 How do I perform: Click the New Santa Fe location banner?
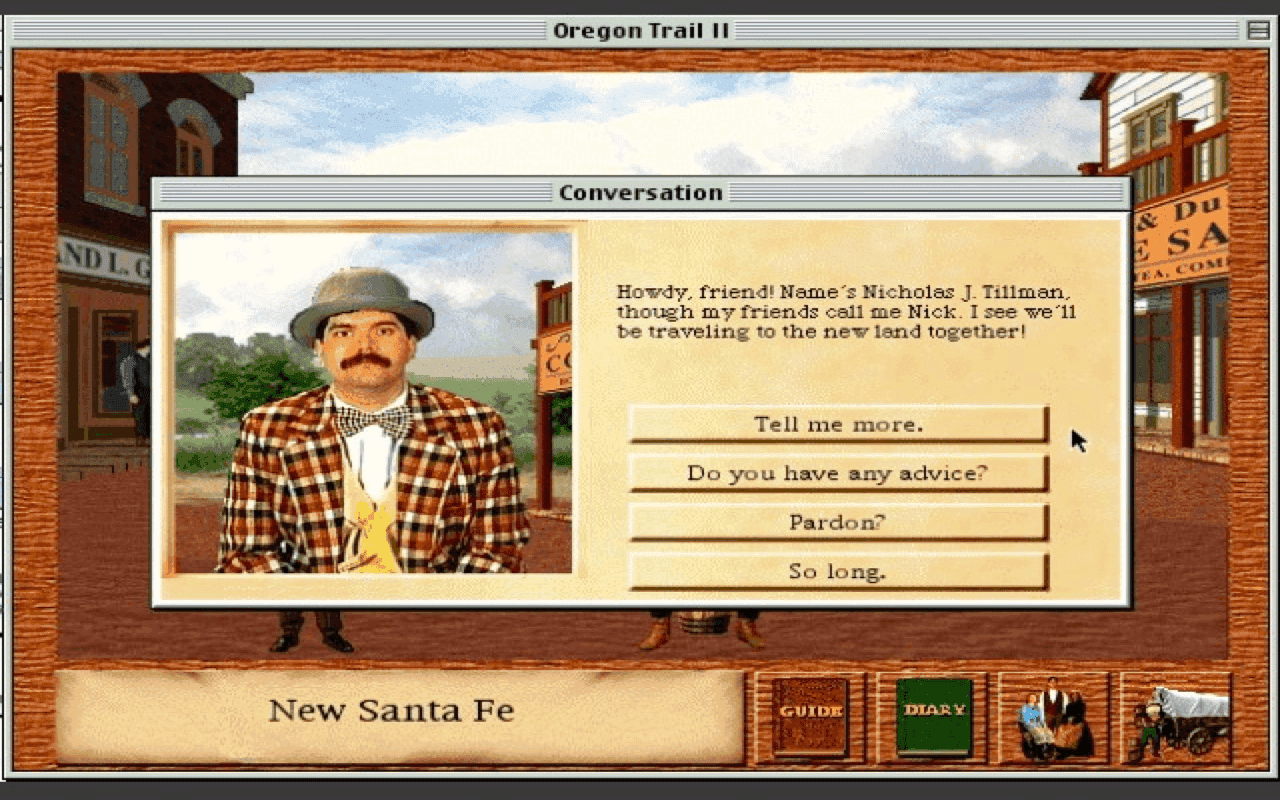pyautogui.click(x=390, y=712)
